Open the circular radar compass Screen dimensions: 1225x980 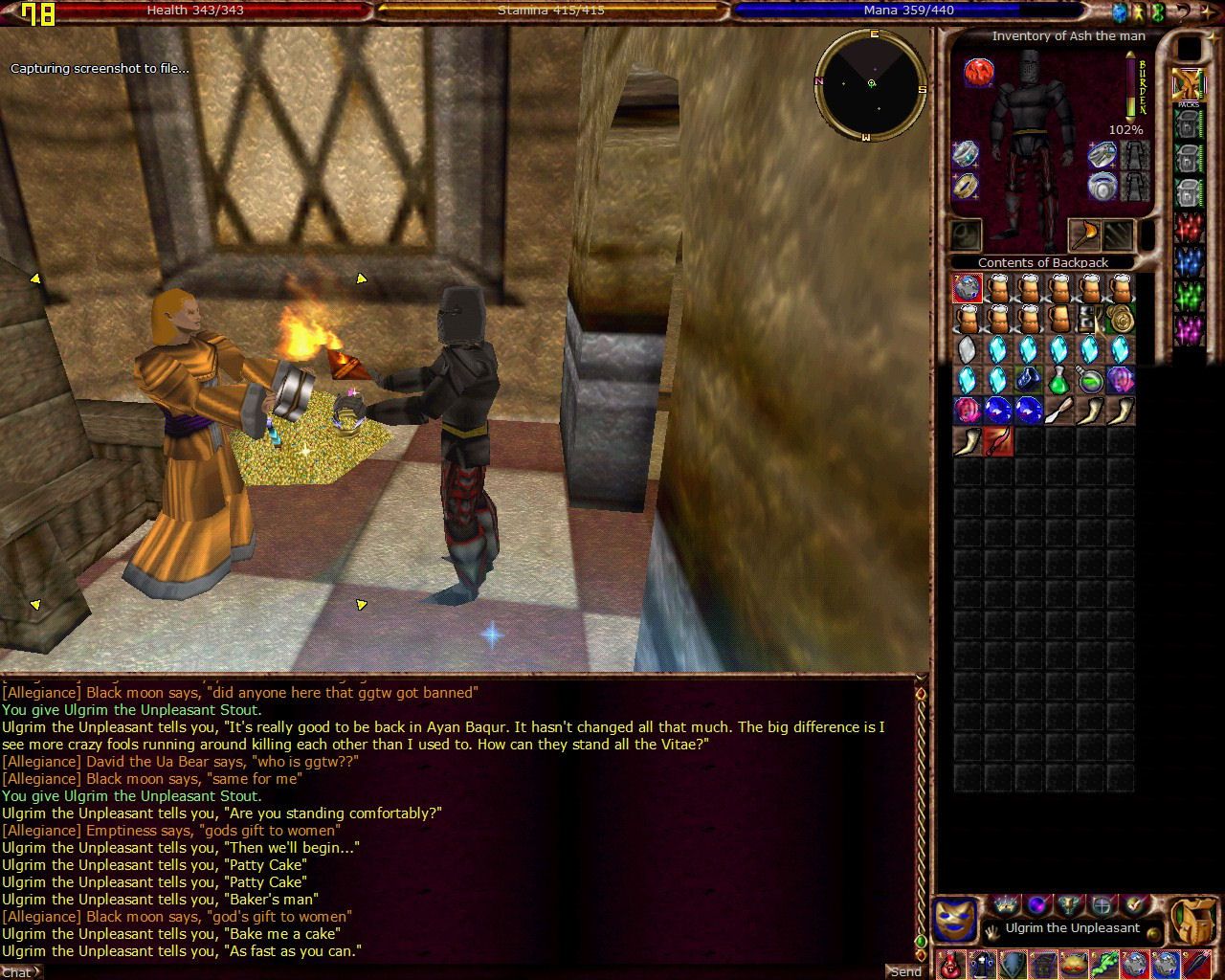point(871,84)
